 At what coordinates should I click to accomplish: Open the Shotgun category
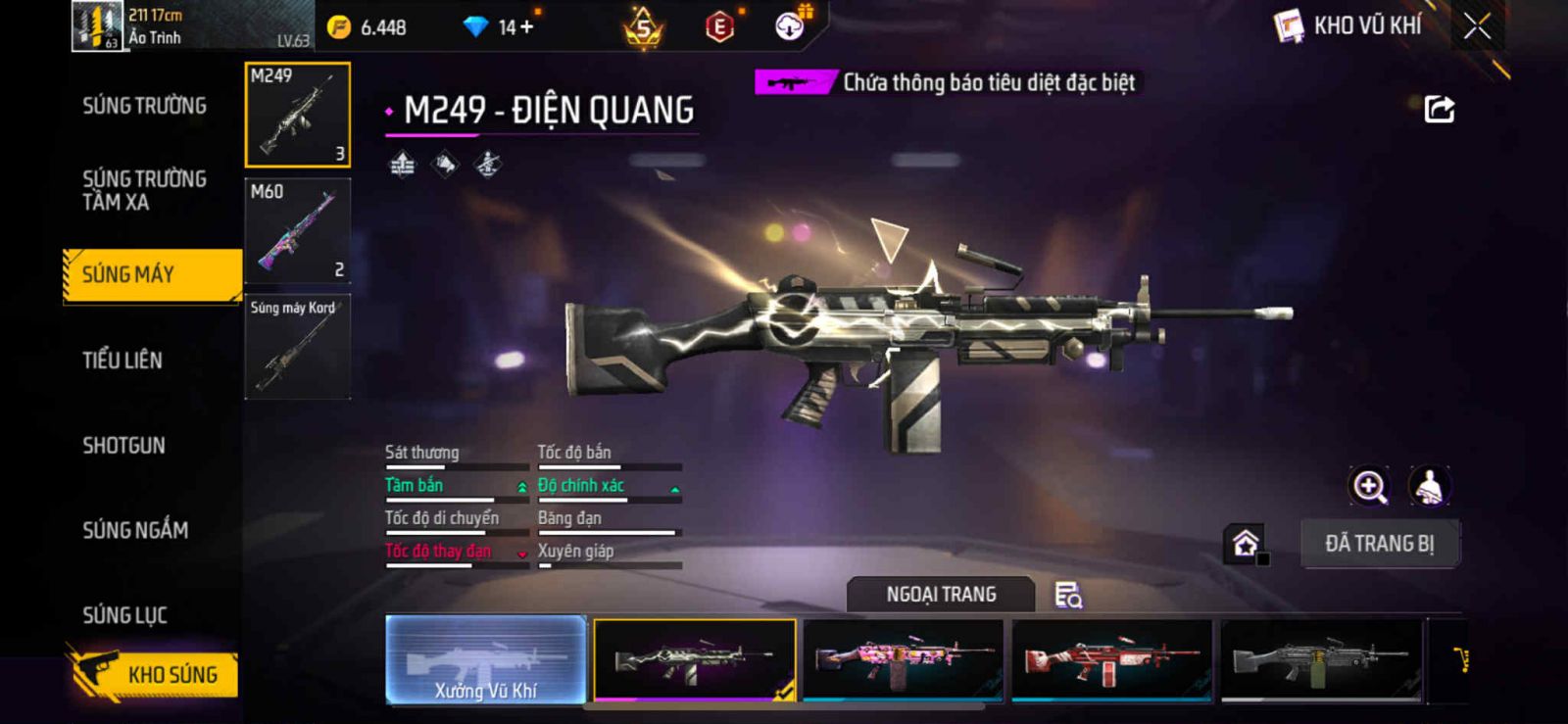(x=123, y=445)
